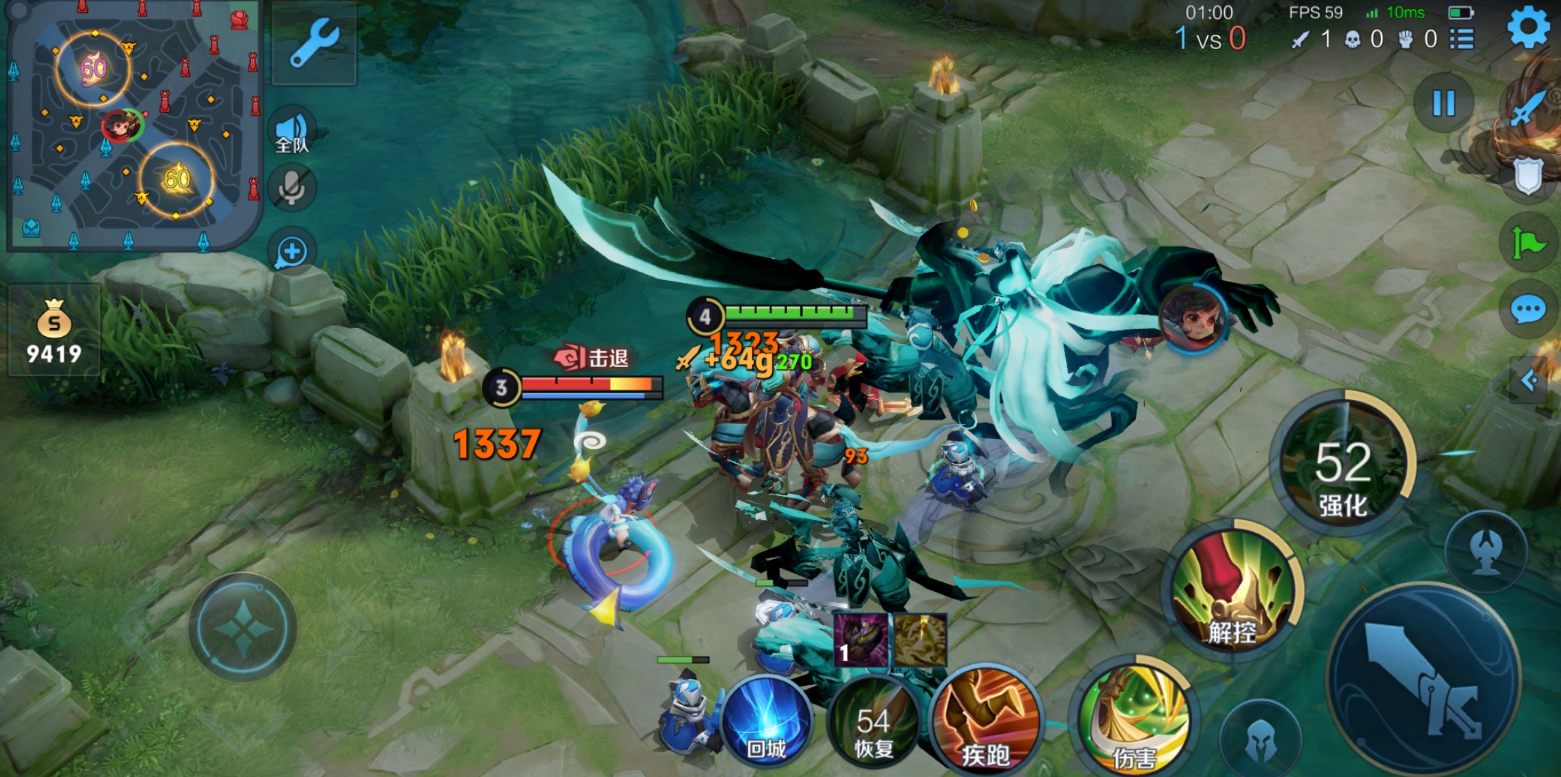Image resolution: width=1561 pixels, height=777 pixels.
Task: Tap the sword basic attack button
Action: (1423, 678)
